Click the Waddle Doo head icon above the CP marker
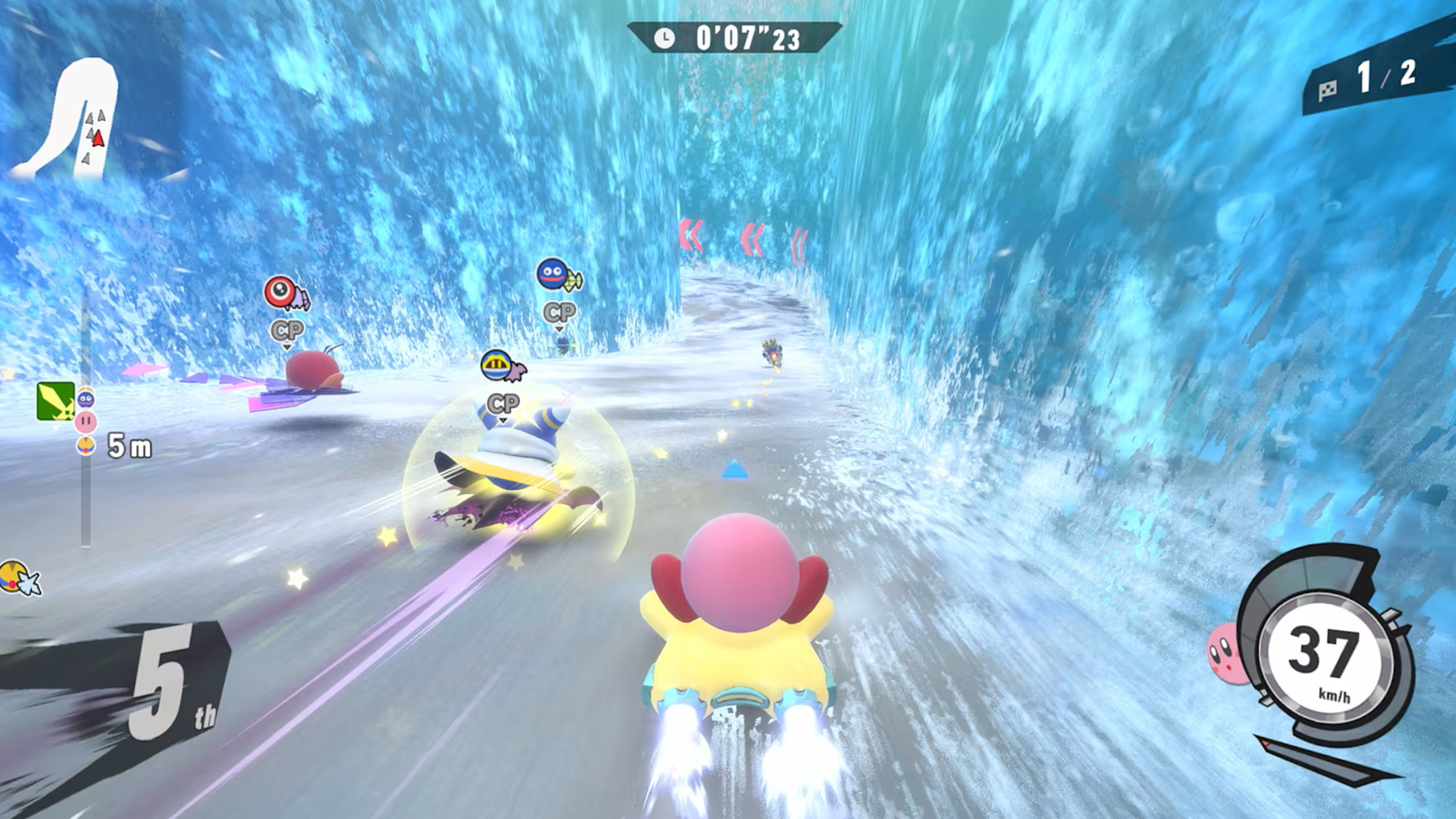This screenshot has height=819, width=1456. pyautogui.click(x=279, y=291)
